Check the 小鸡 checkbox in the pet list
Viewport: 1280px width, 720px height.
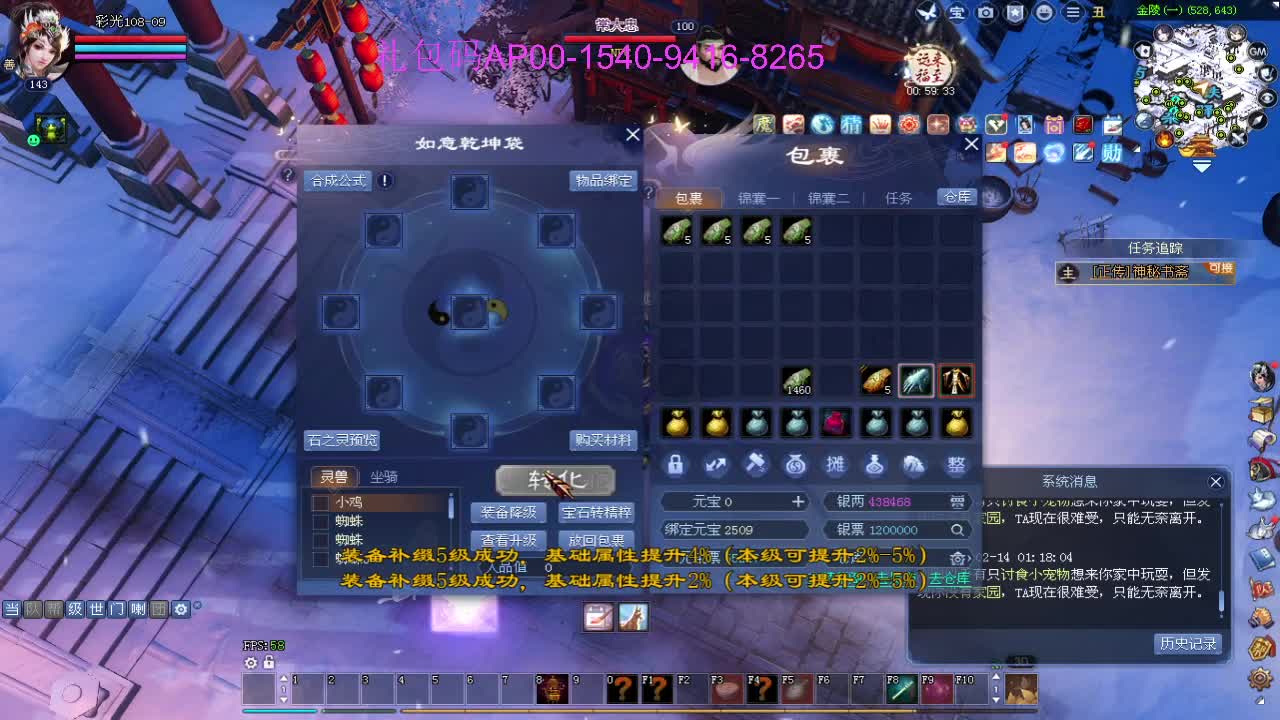(322, 502)
